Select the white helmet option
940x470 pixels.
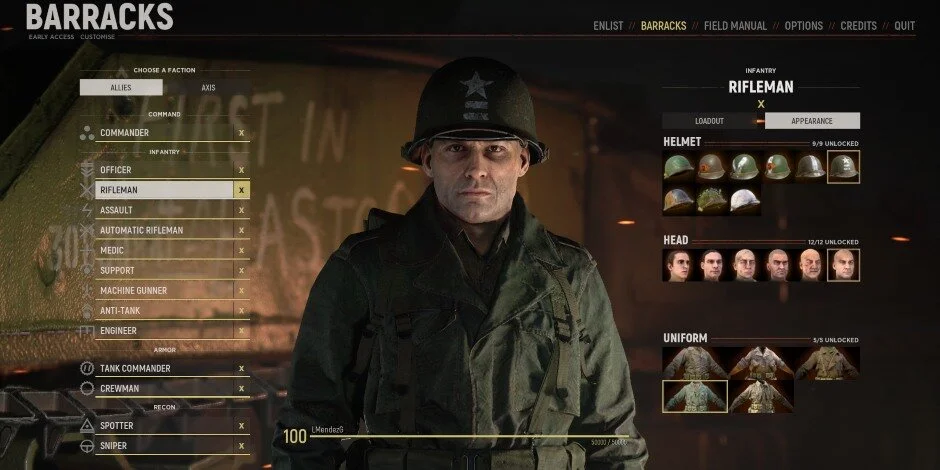click(743, 201)
